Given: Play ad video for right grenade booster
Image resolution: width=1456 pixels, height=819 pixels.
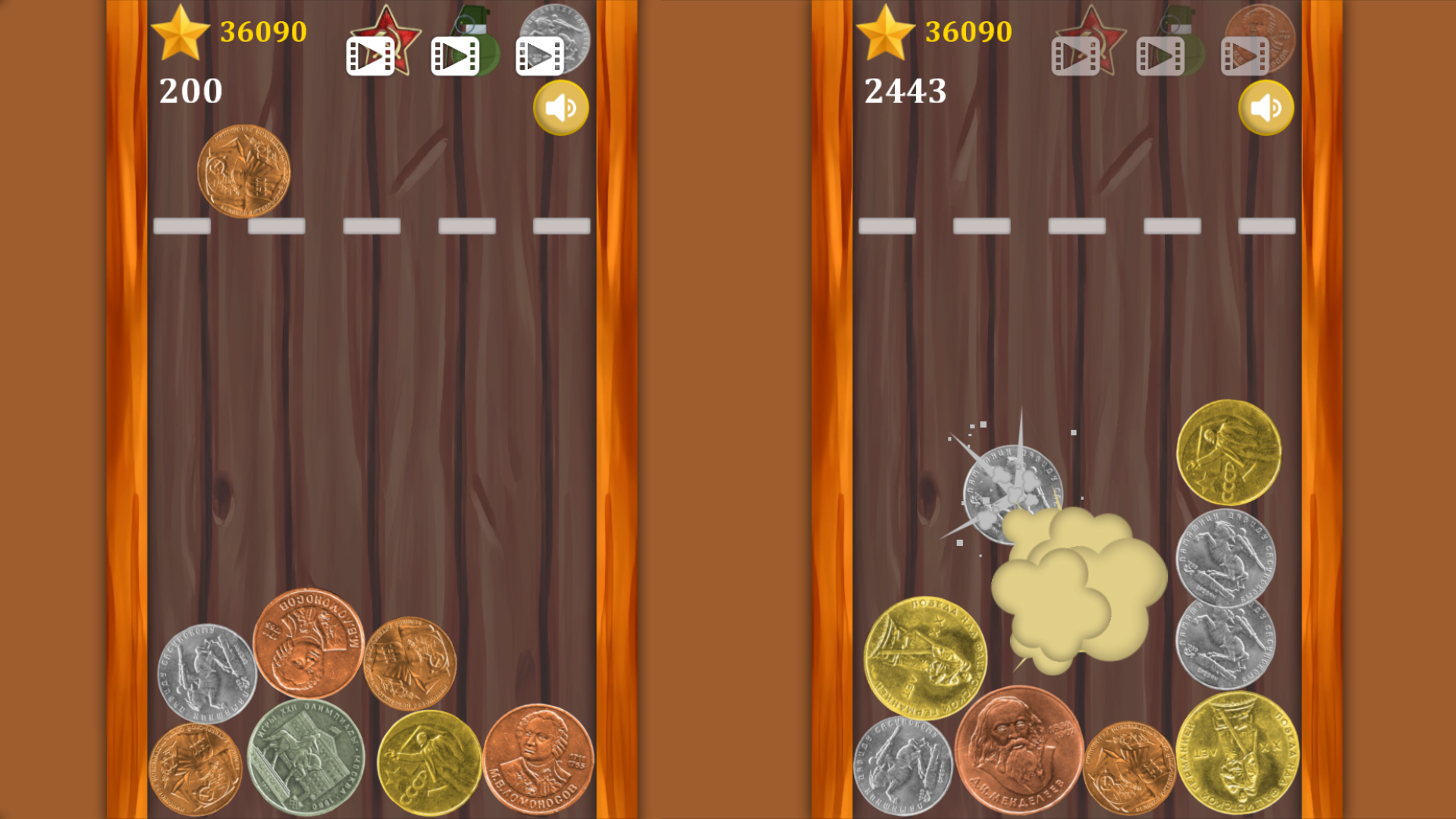Looking at the screenshot, I should (1160, 55).
